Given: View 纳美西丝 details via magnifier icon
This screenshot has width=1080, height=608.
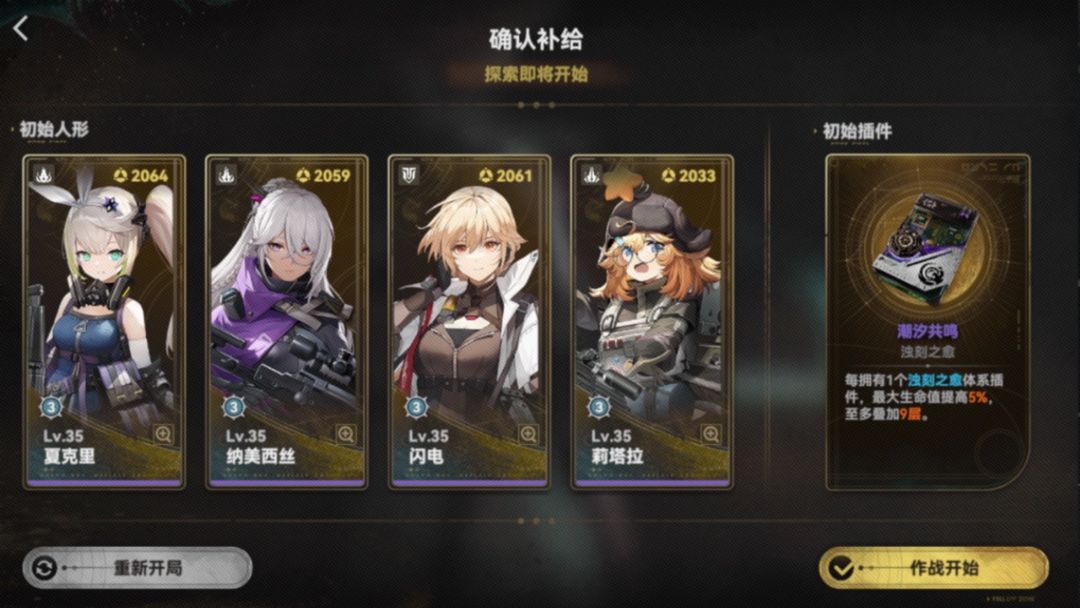Looking at the screenshot, I should tap(346, 434).
